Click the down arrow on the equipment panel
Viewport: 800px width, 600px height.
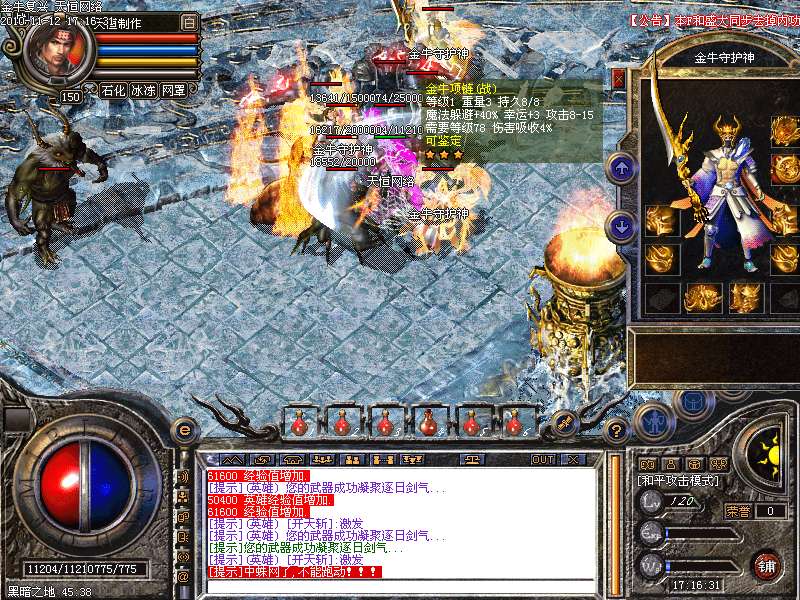[x=622, y=226]
